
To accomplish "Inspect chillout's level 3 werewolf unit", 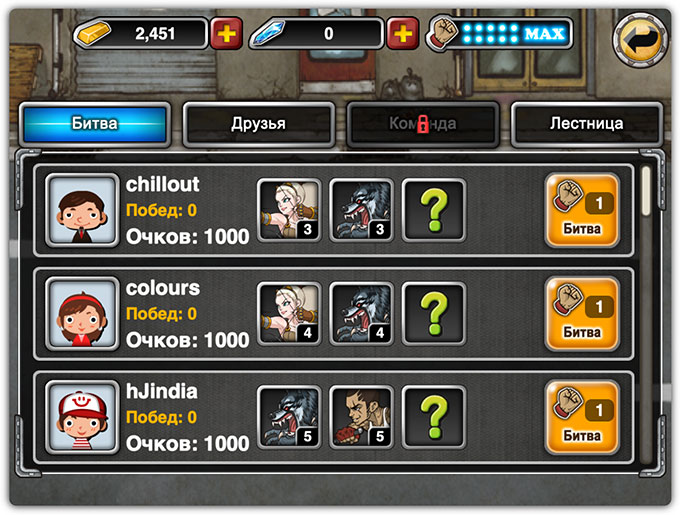I will pos(361,210).
